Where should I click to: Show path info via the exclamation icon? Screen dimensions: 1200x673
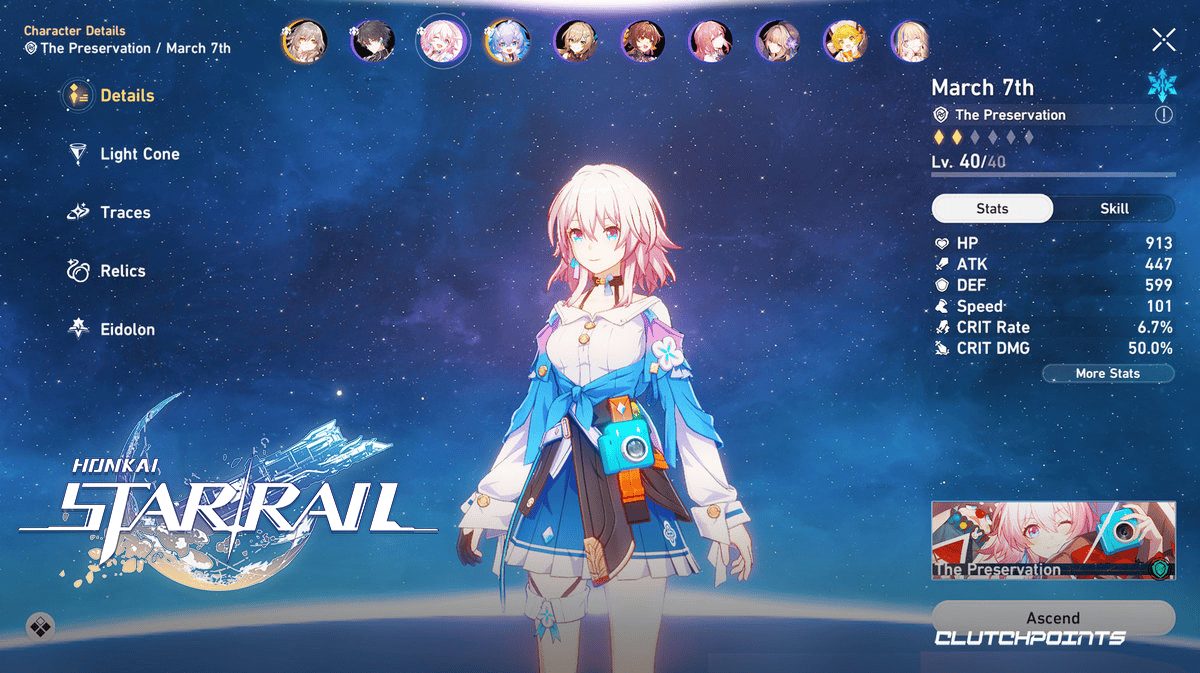tap(1163, 115)
